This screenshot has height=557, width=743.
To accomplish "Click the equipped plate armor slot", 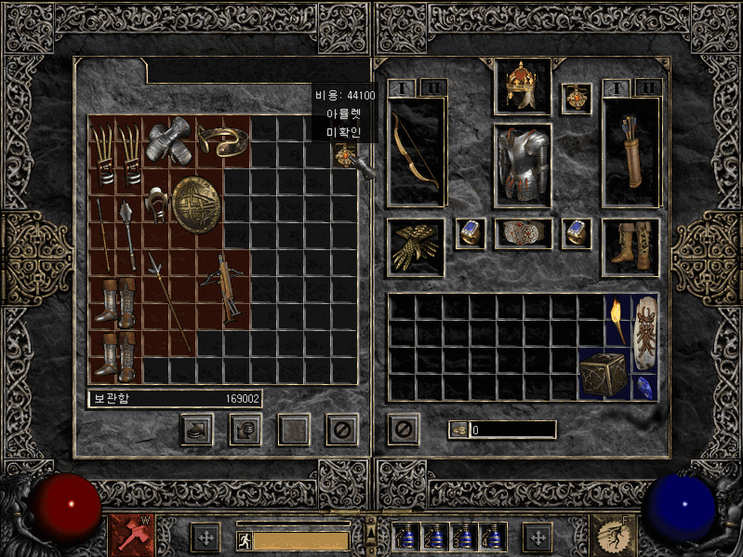I will pos(522,165).
